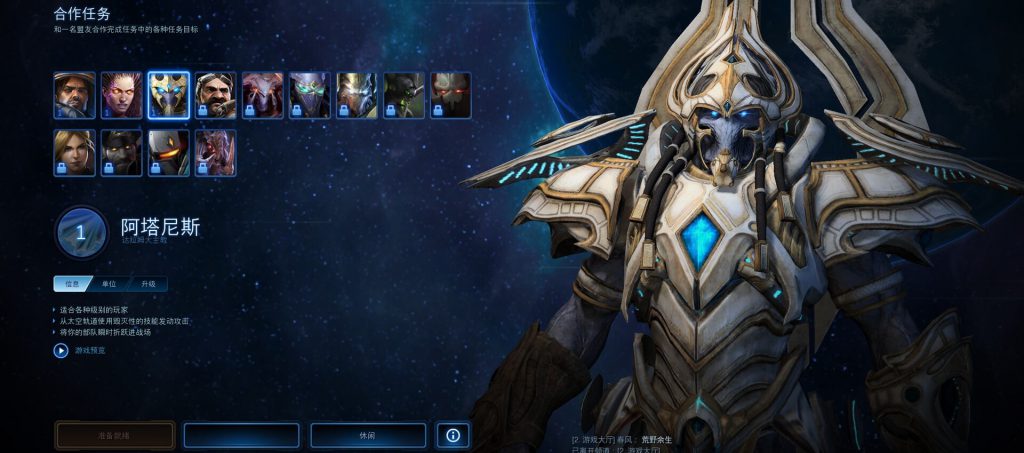This screenshot has height=453, width=1024.
Task: Select the Raynor commander portrait
Action: point(74,95)
